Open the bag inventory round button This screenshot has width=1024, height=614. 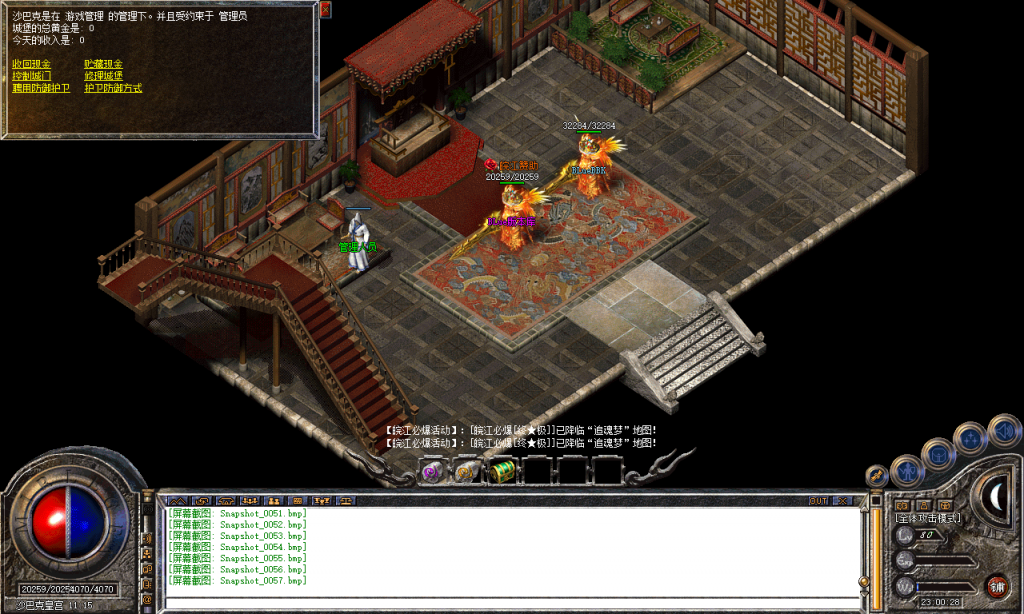[x=939, y=453]
